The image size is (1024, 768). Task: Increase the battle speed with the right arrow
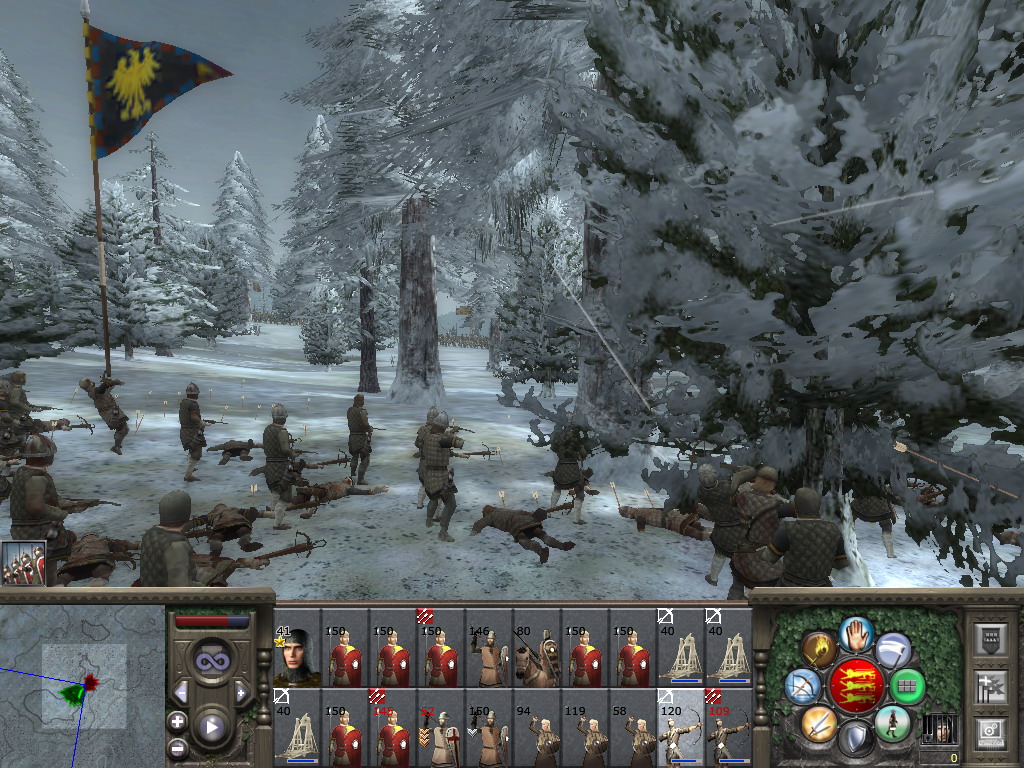pyautogui.click(x=241, y=692)
